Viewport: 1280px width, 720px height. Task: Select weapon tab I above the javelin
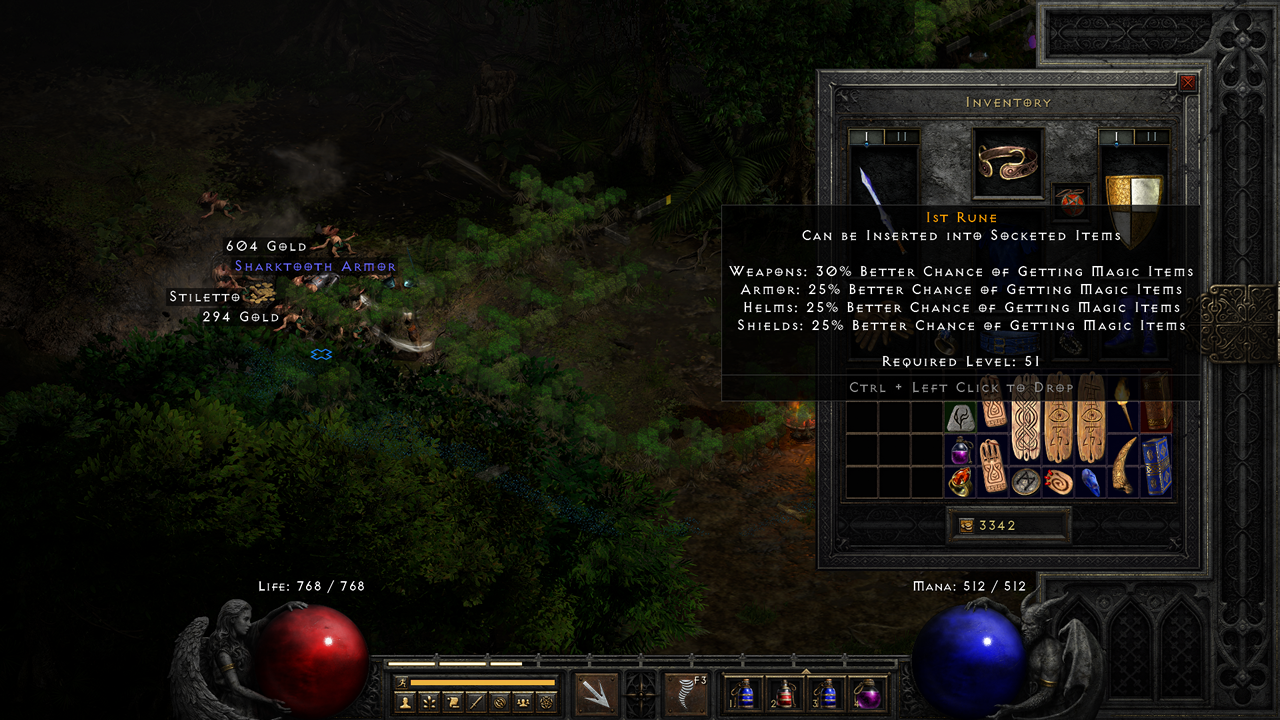(x=866, y=136)
